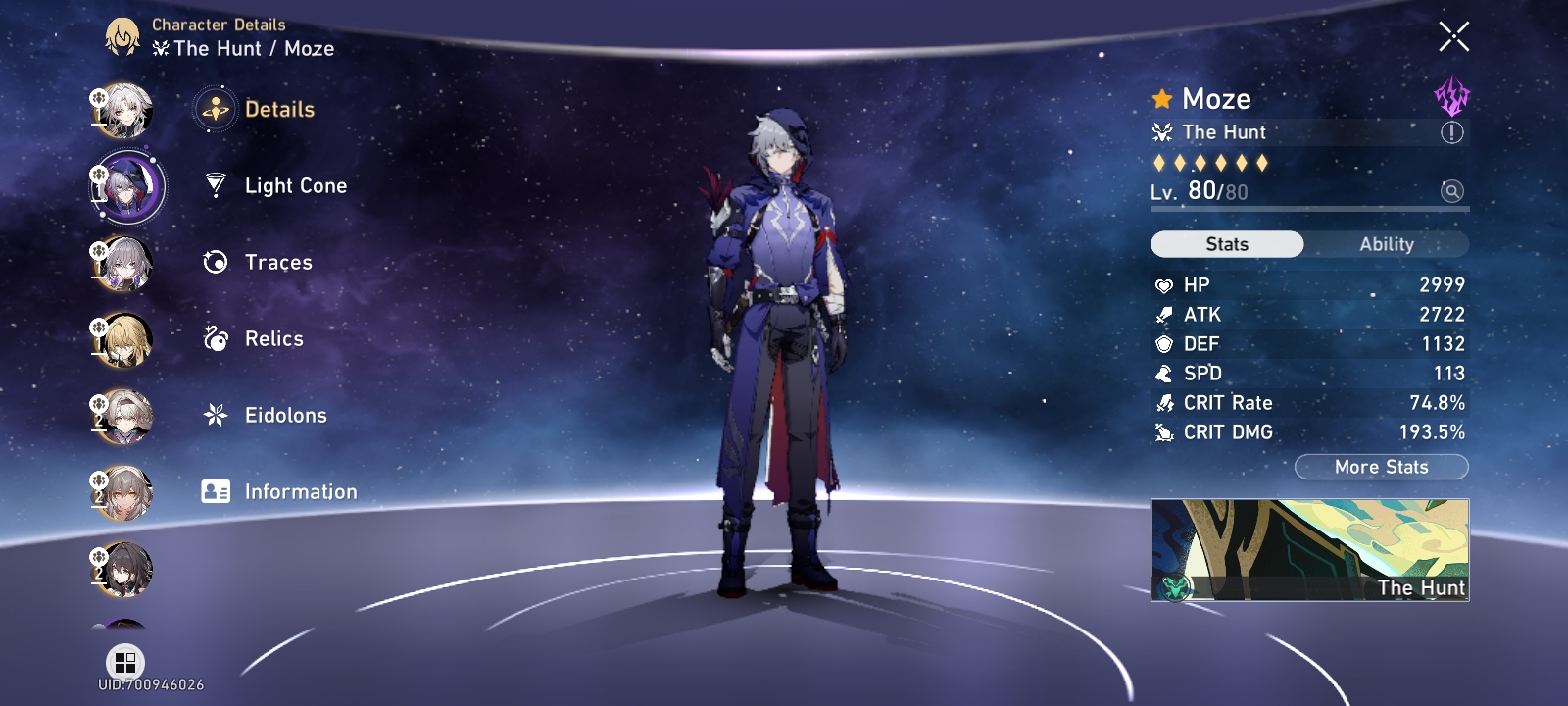Open the Details menu entry

click(x=281, y=109)
